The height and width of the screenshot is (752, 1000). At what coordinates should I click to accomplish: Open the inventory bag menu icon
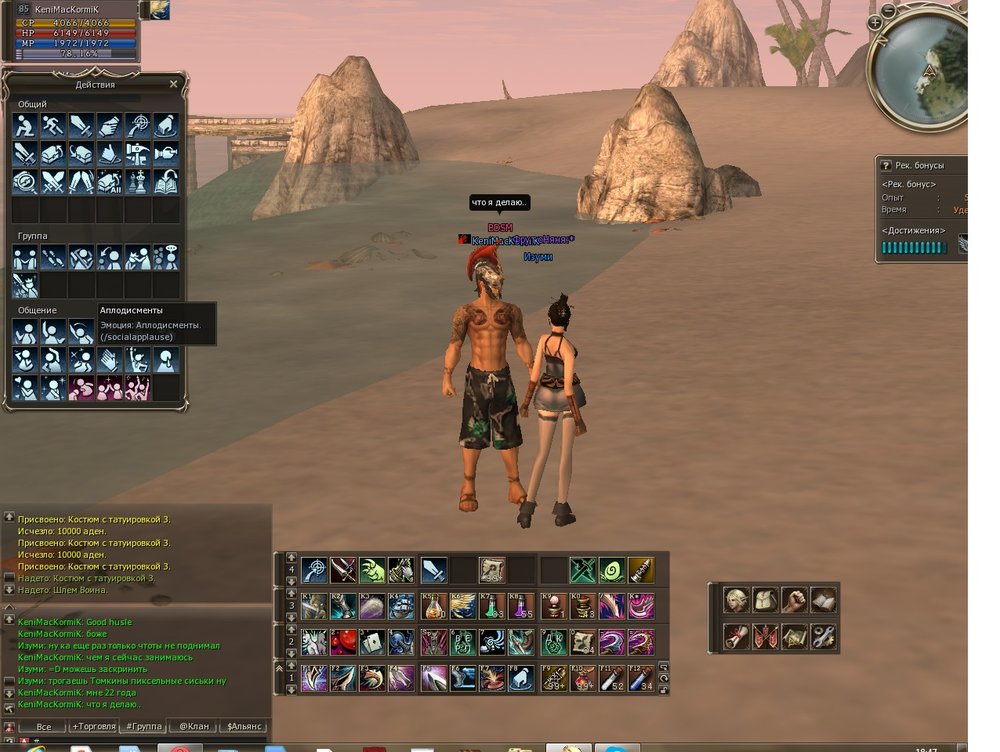765,600
